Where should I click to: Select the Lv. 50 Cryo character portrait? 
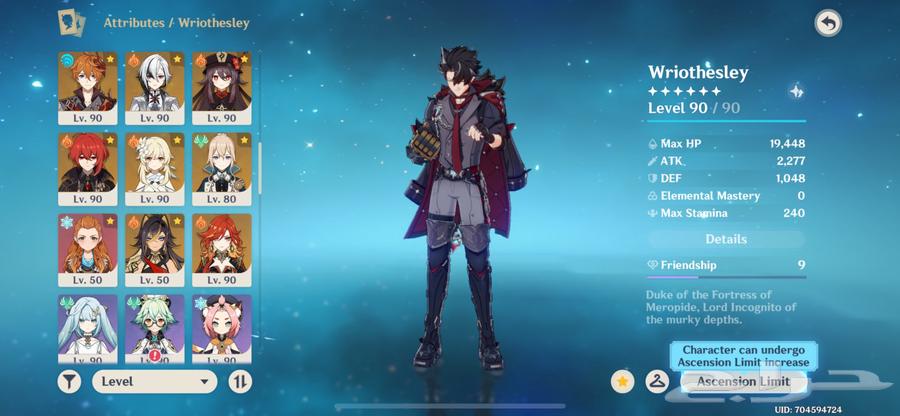pos(88,250)
